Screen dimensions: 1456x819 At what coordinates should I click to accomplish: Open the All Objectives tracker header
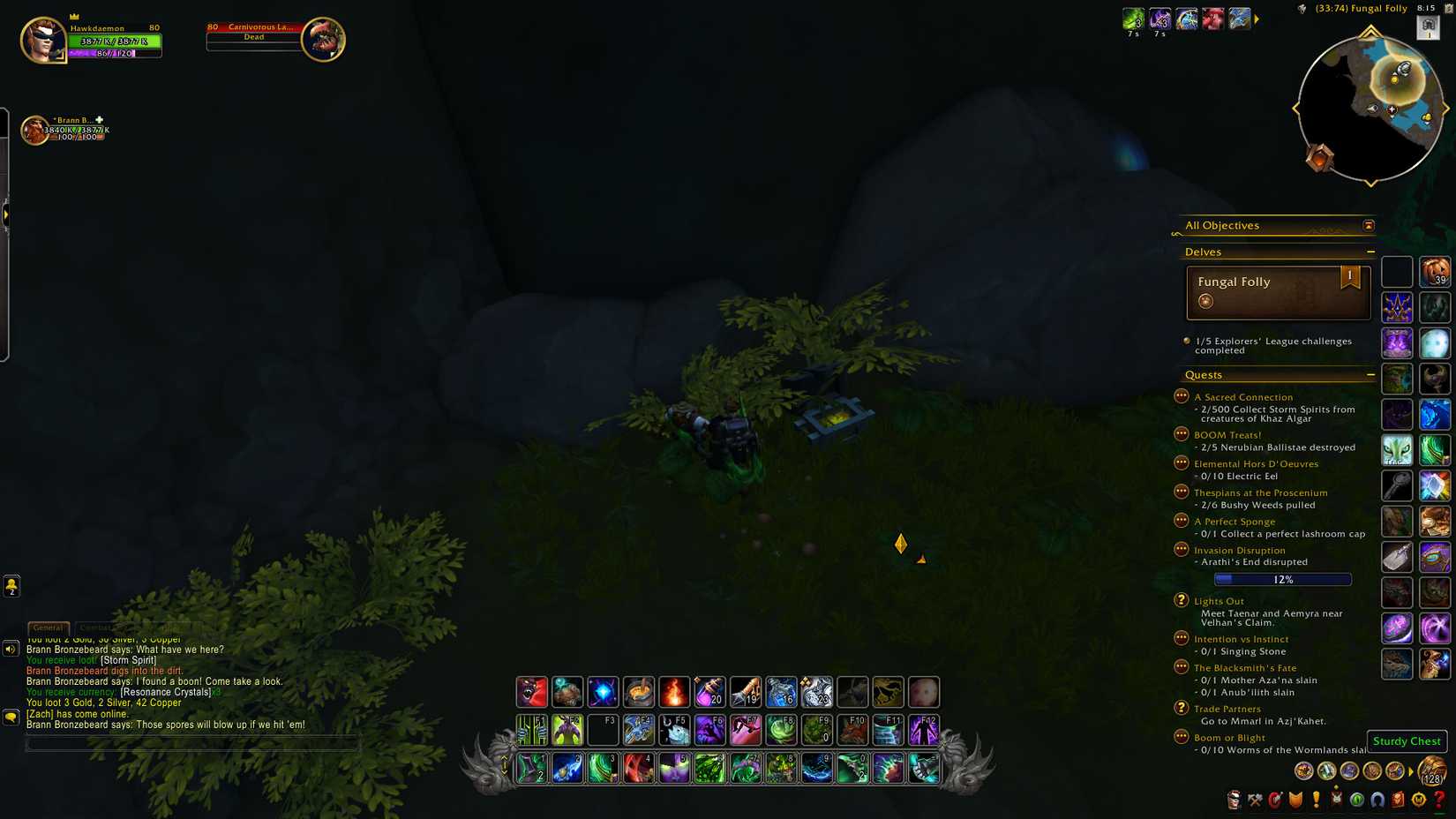pyautogui.click(x=1222, y=225)
